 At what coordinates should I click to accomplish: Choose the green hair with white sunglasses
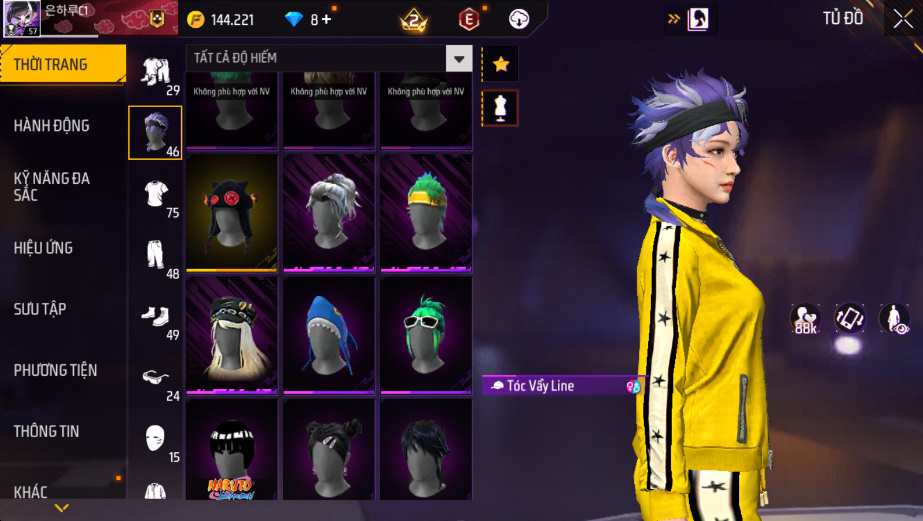[426, 334]
